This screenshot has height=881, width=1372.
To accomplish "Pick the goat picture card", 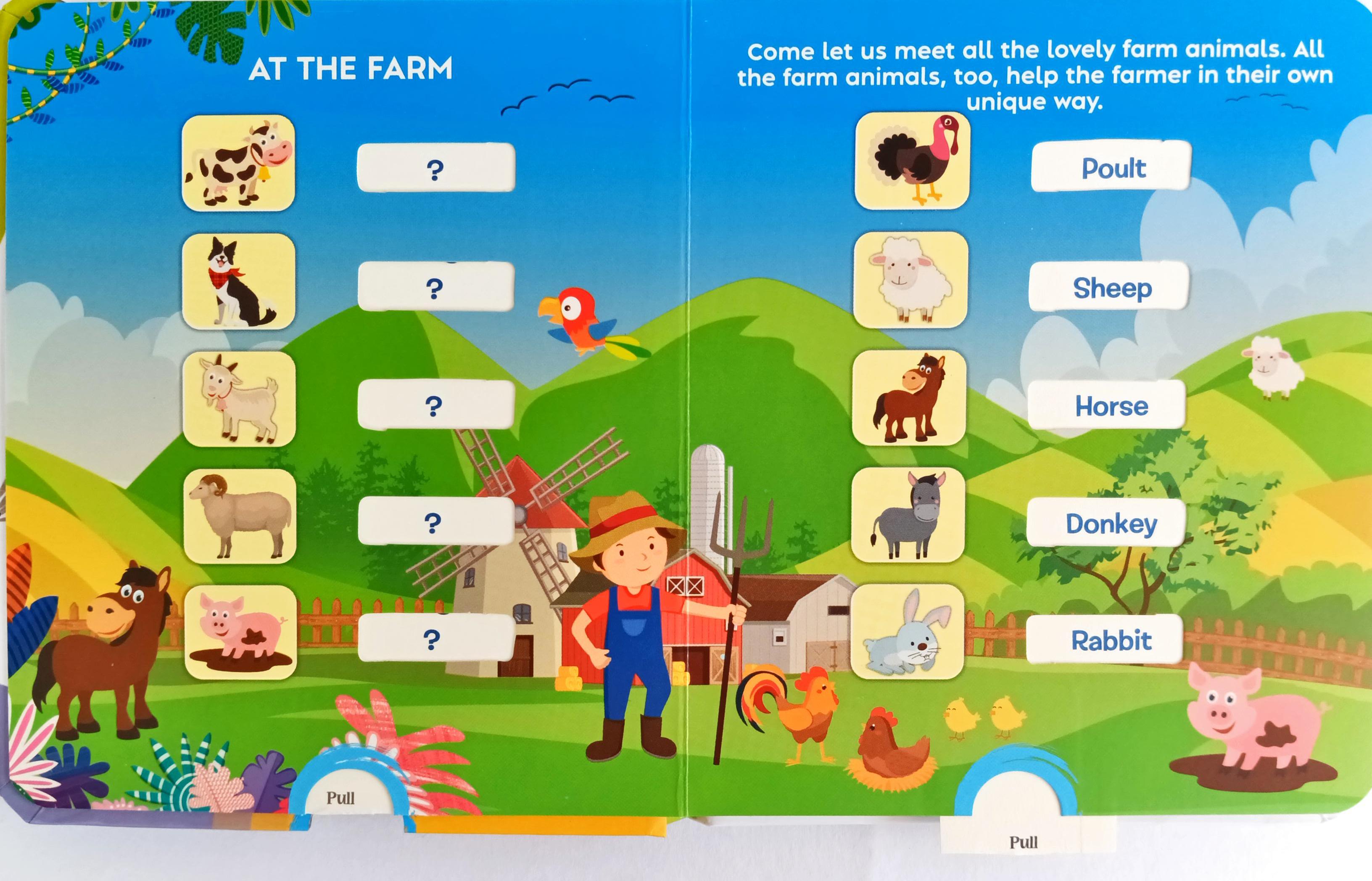I will pos(240,399).
